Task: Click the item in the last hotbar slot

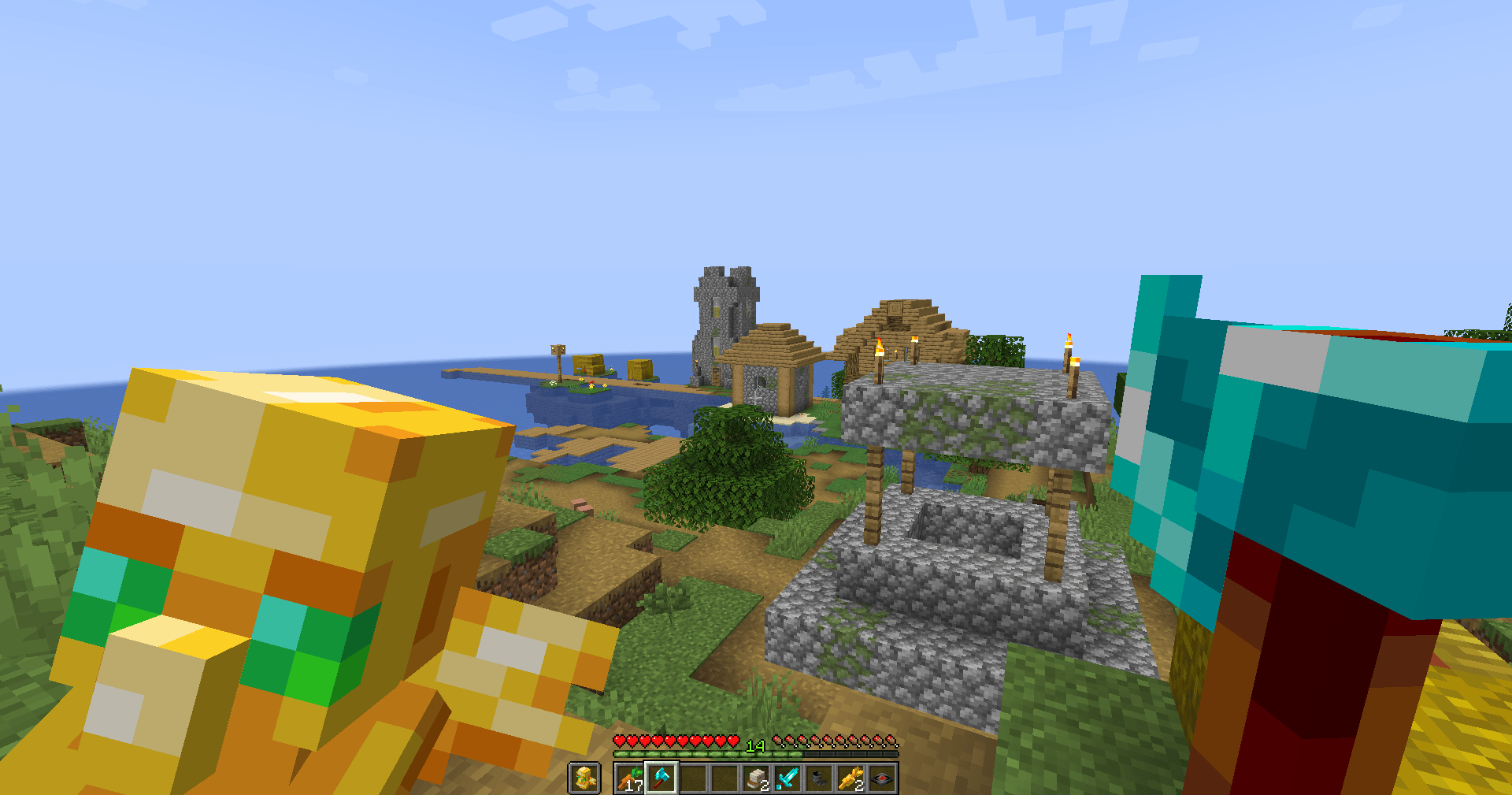Action: tap(882, 778)
